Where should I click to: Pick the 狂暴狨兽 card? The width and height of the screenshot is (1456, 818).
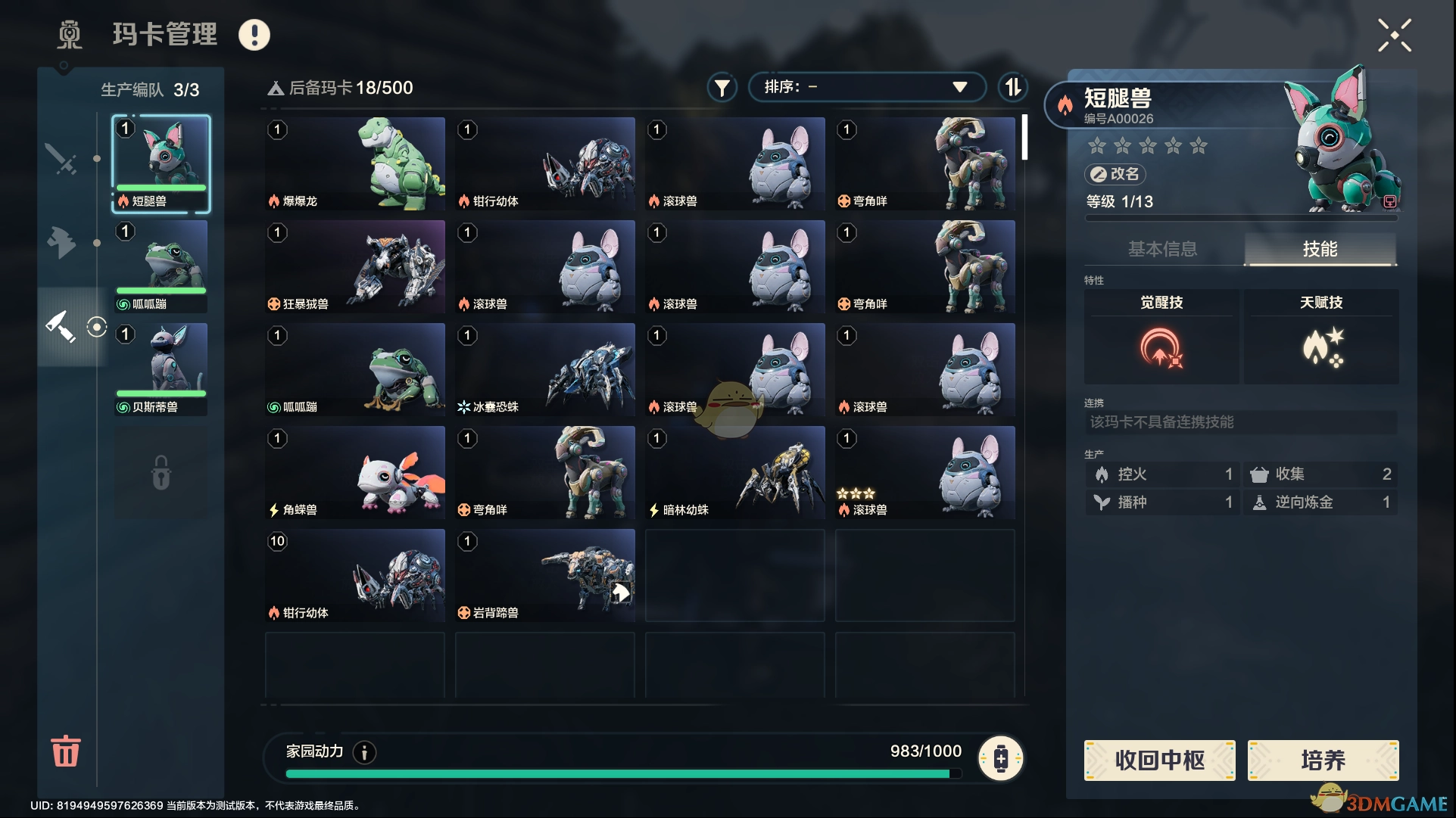355,266
